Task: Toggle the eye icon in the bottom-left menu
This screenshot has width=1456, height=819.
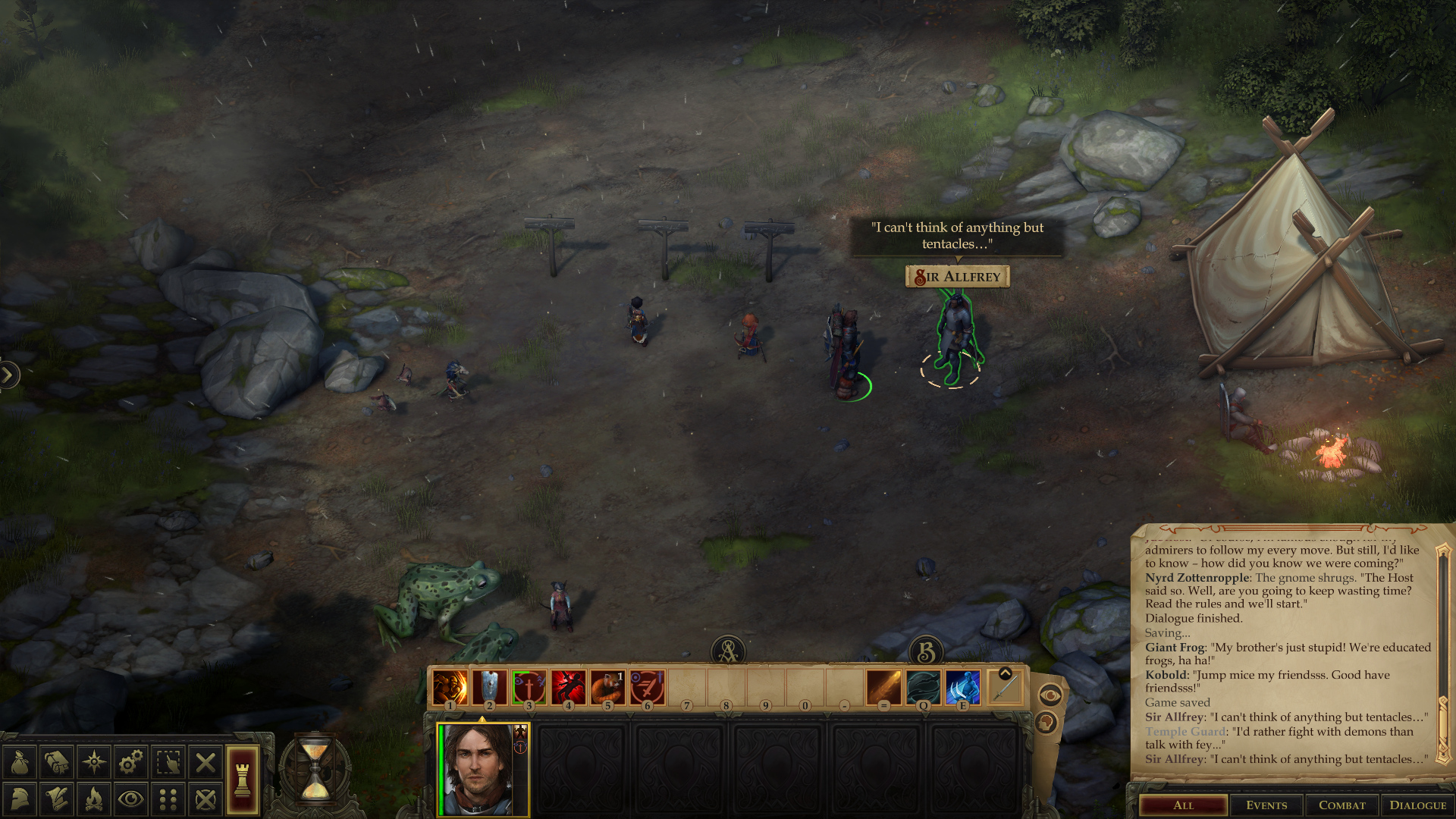Action: [x=131, y=799]
